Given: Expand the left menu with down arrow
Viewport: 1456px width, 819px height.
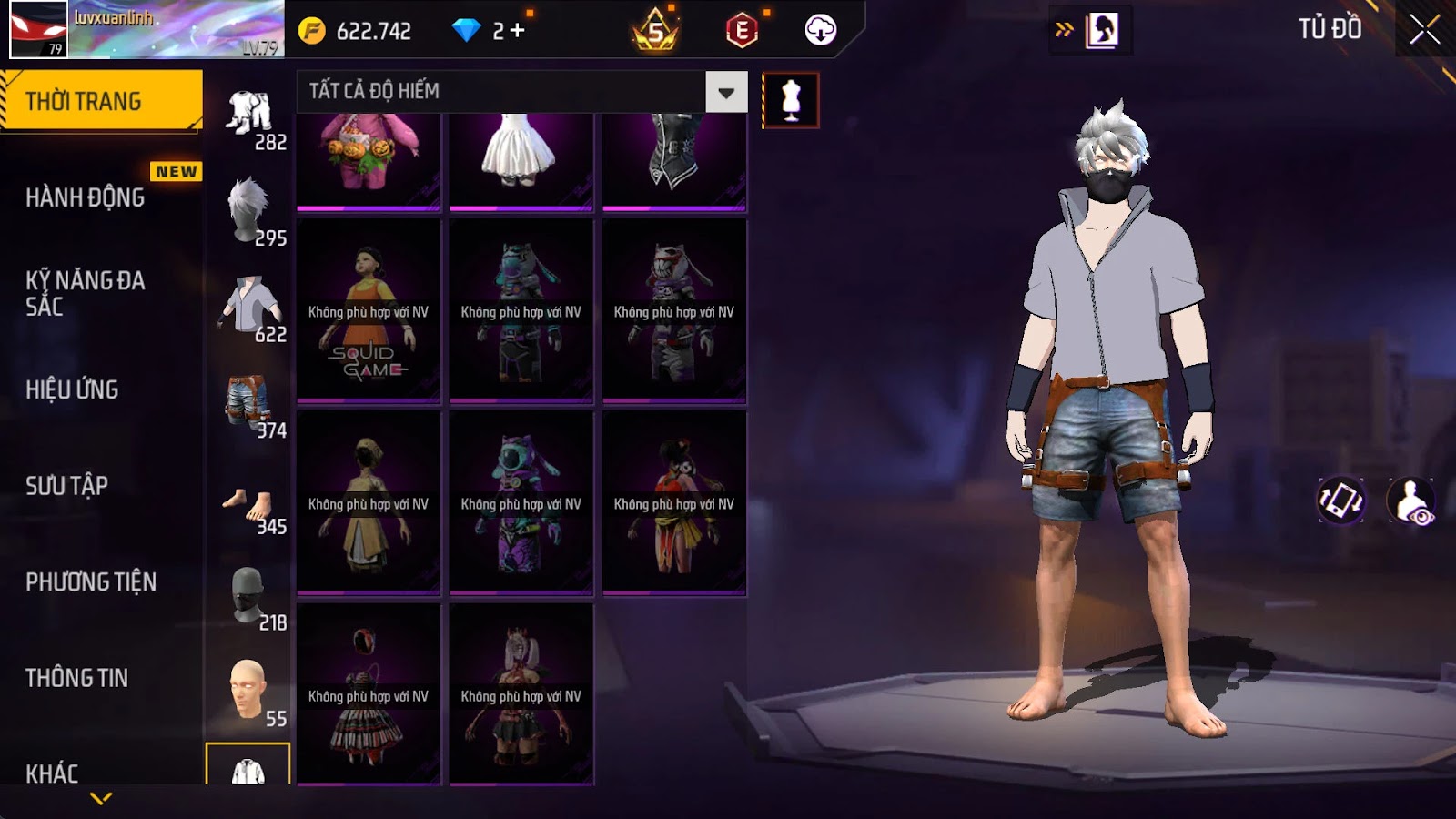Looking at the screenshot, I should click(x=101, y=798).
